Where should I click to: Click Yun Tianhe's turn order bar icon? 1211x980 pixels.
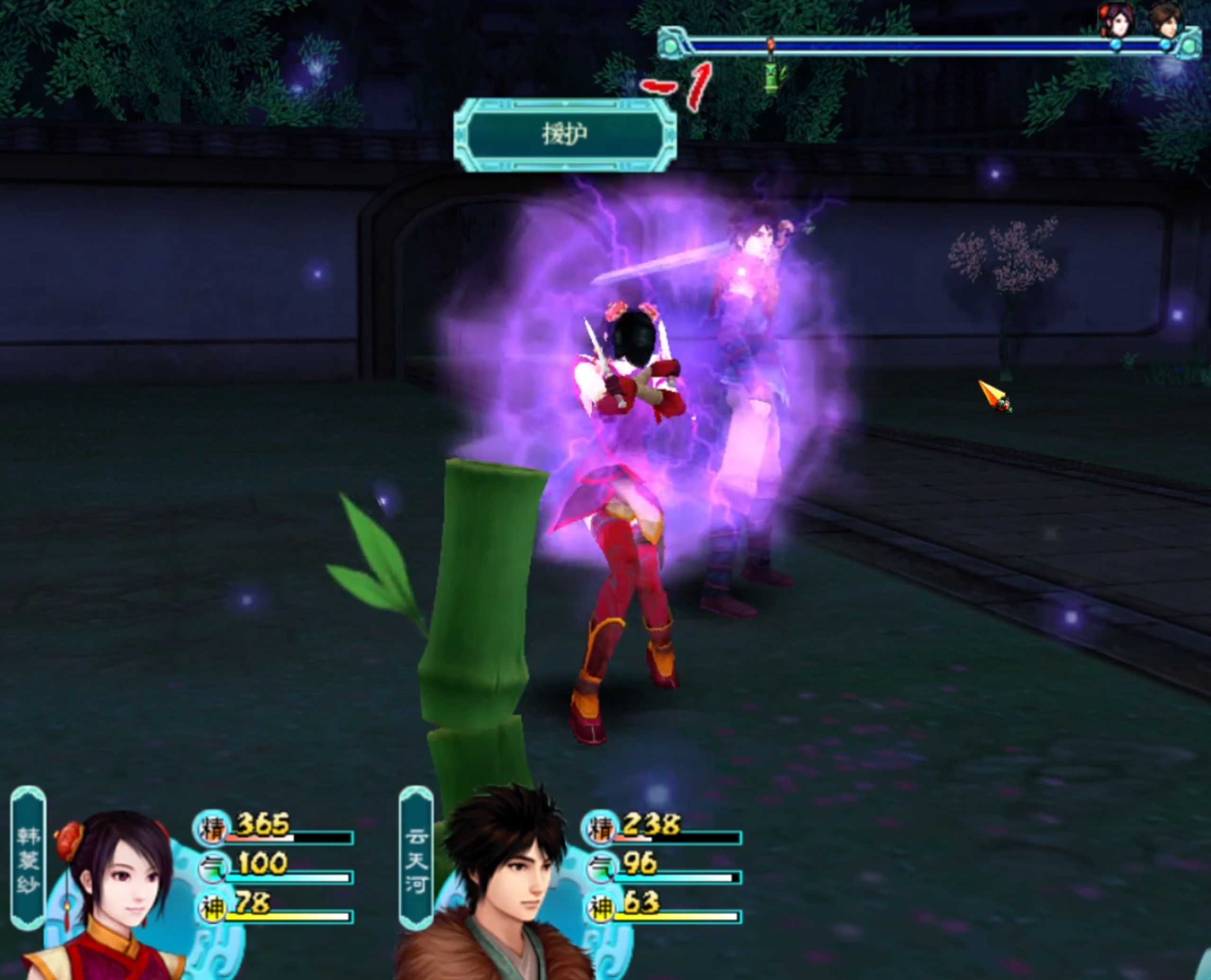point(1166,20)
